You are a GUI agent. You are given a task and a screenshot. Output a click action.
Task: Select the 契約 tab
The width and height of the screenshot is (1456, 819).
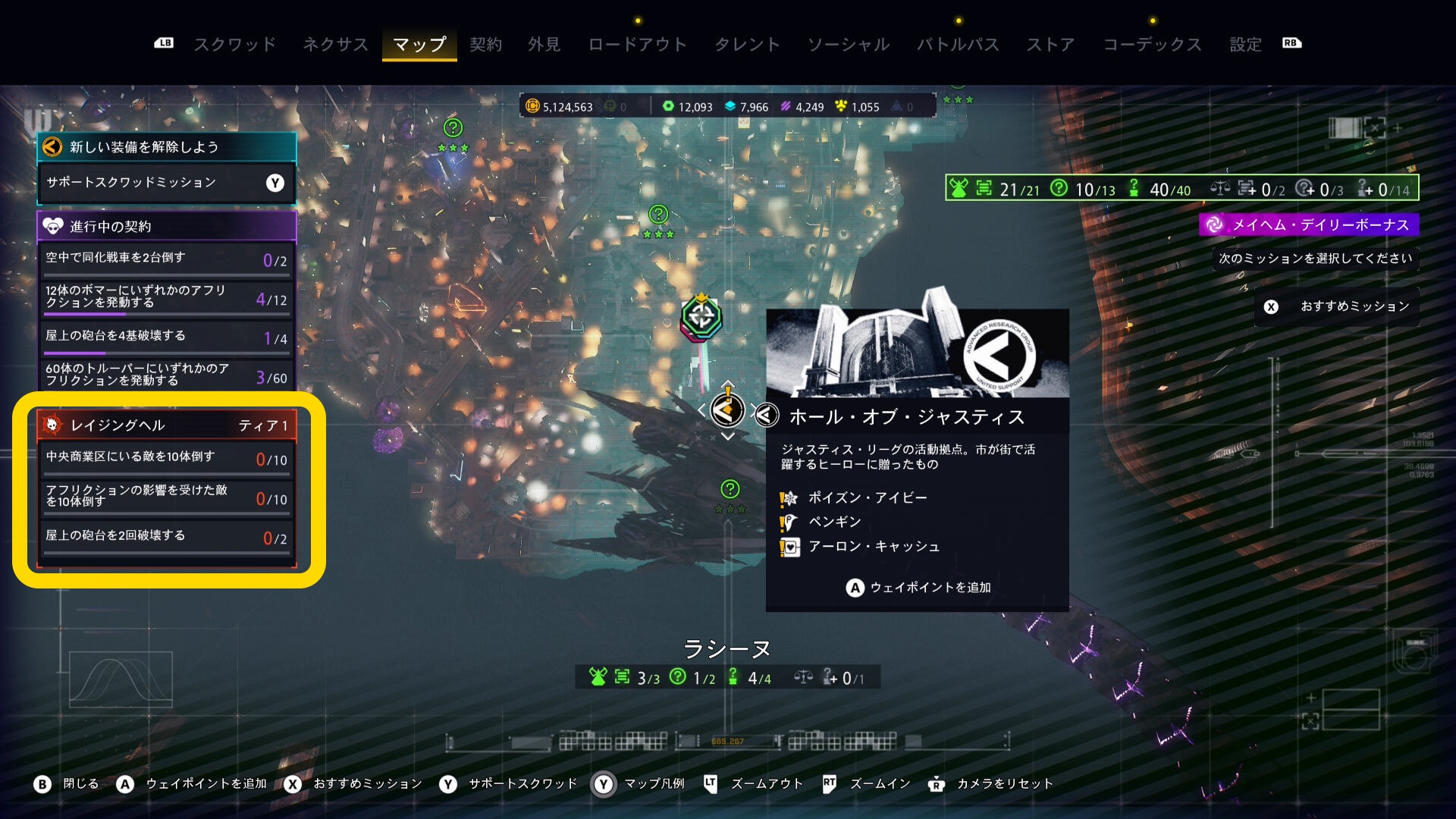[485, 45]
